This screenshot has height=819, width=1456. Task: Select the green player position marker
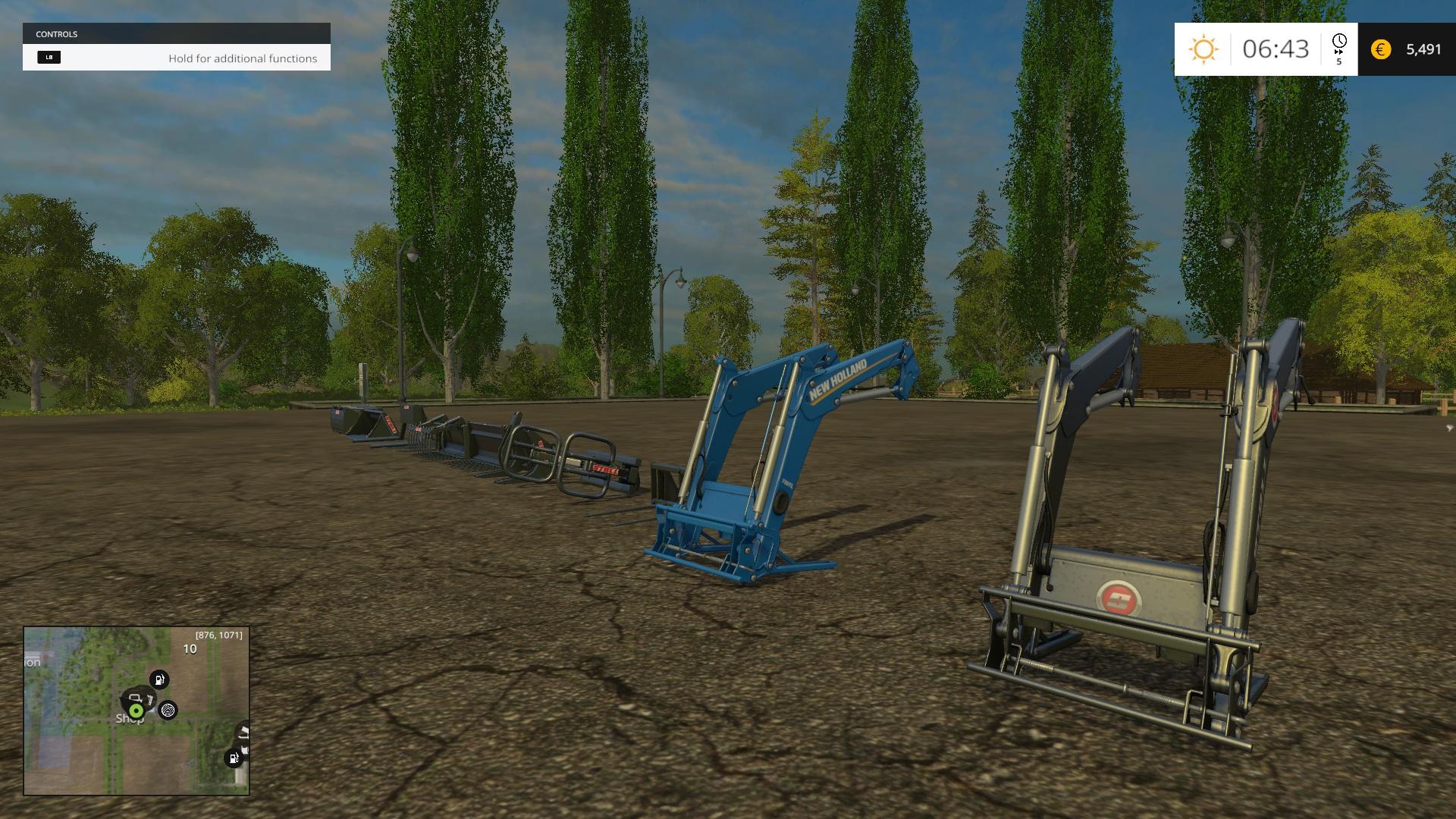pos(136,711)
